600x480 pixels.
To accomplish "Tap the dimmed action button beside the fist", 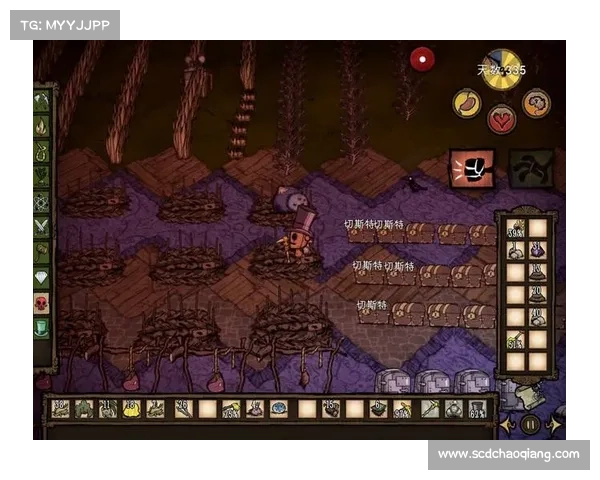I will (x=530, y=168).
